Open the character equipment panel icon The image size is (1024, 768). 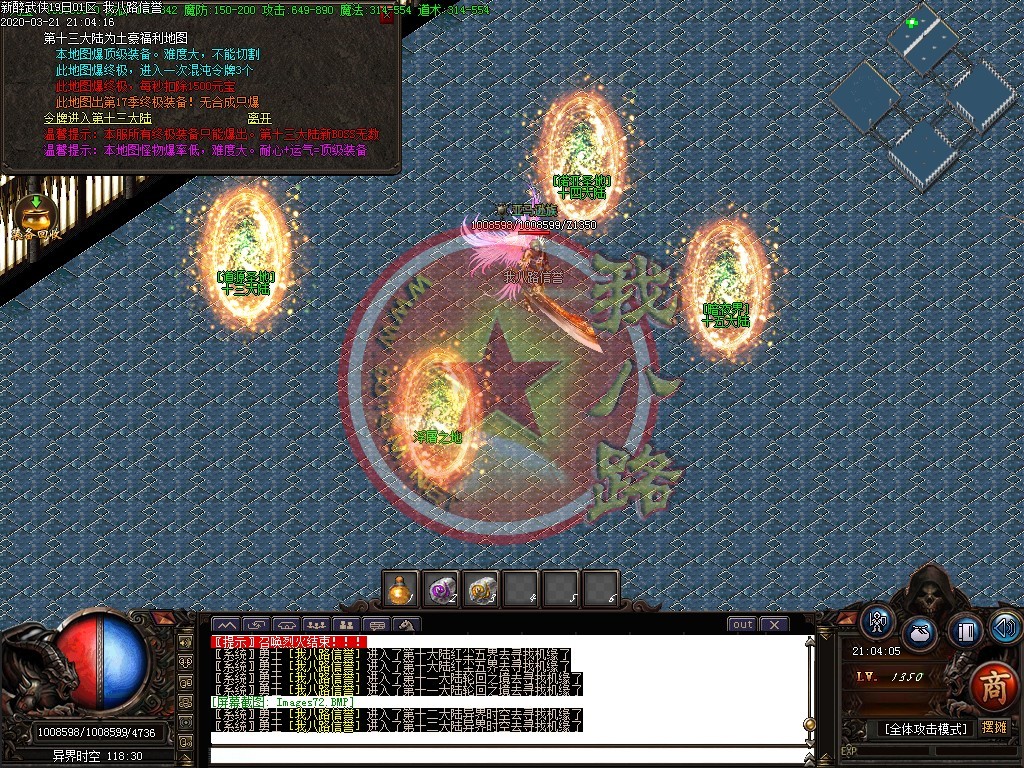pyautogui.click(x=877, y=621)
